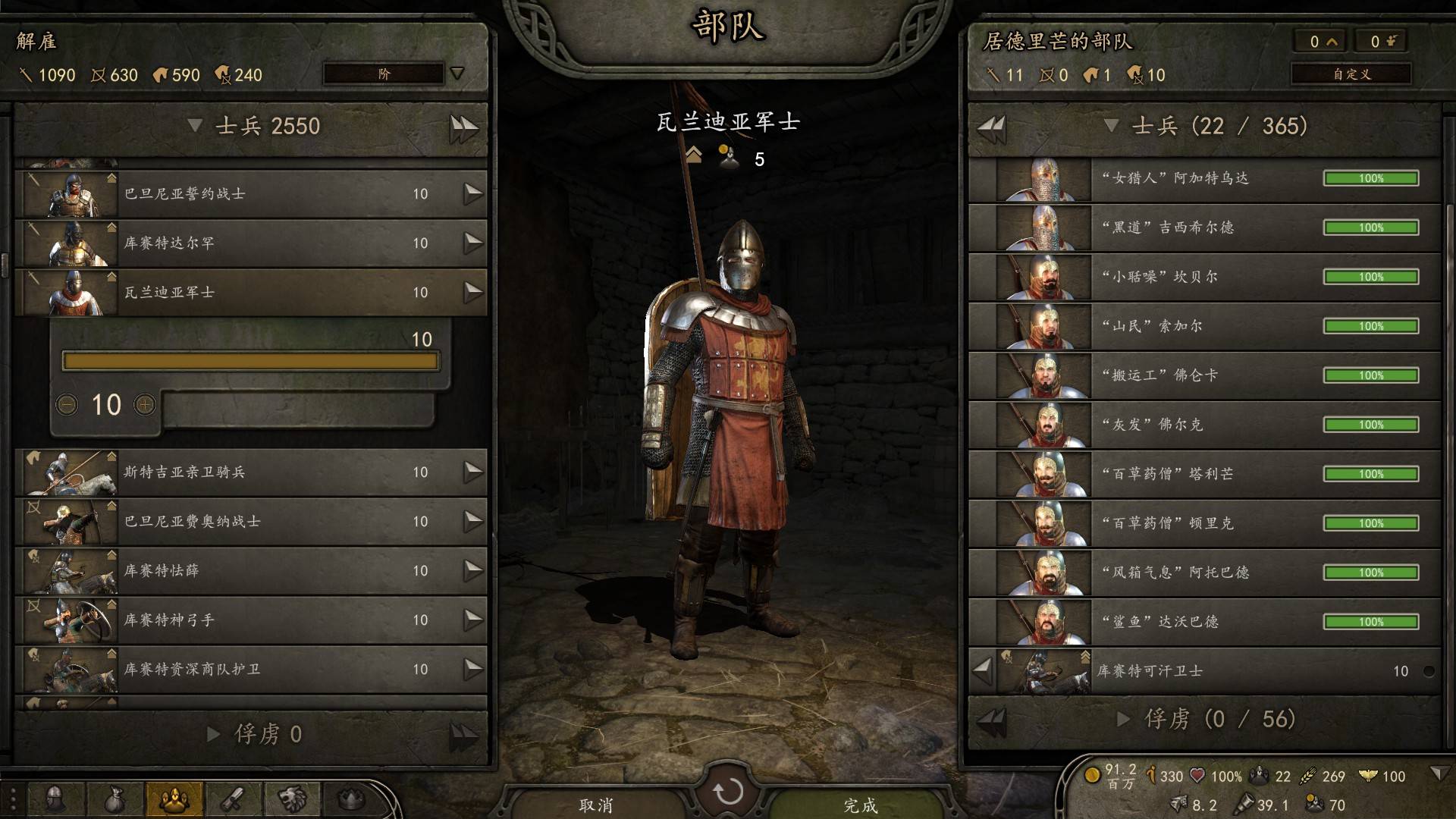Image resolution: width=1456 pixels, height=819 pixels.
Task: Transfer 库赛特神弓手 using its arrow button
Action: 473,620
